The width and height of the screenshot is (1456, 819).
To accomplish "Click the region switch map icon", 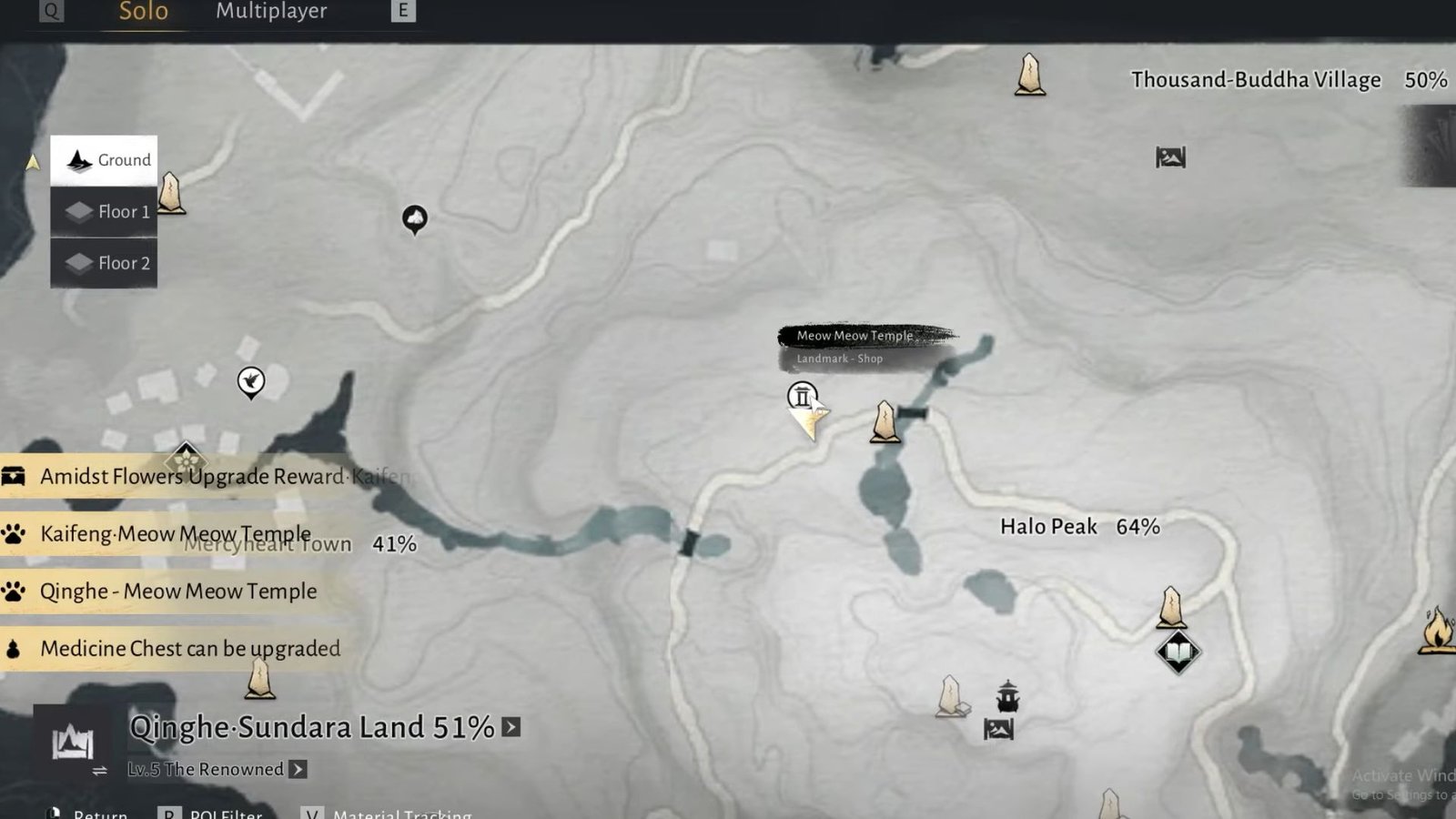I will (73, 743).
